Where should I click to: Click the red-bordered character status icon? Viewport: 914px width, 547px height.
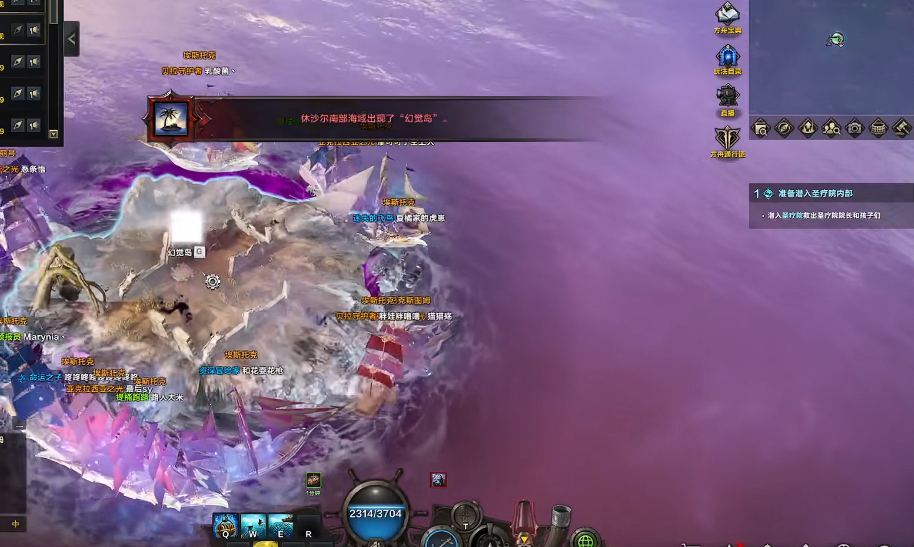click(438, 480)
